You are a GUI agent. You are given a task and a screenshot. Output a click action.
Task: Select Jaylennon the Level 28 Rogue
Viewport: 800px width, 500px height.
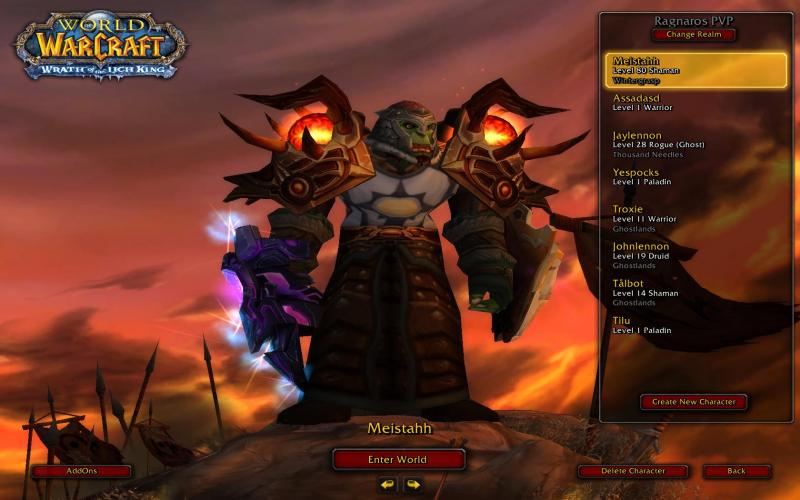point(695,144)
